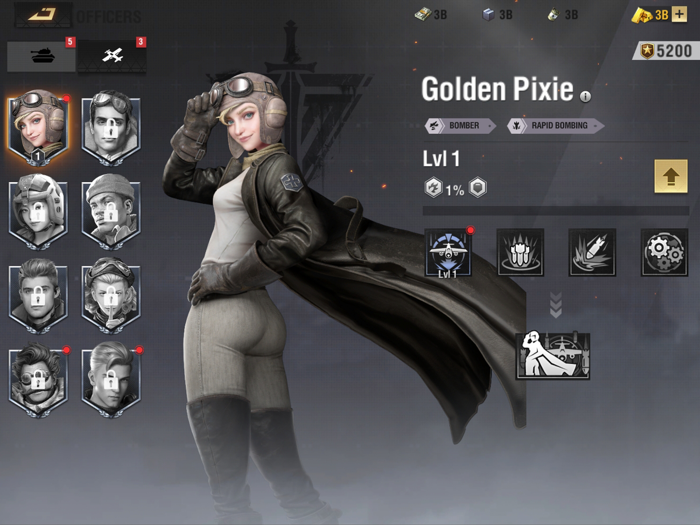Open the info icon beside Golden Pixie
The width and height of the screenshot is (700, 525).
[586, 97]
